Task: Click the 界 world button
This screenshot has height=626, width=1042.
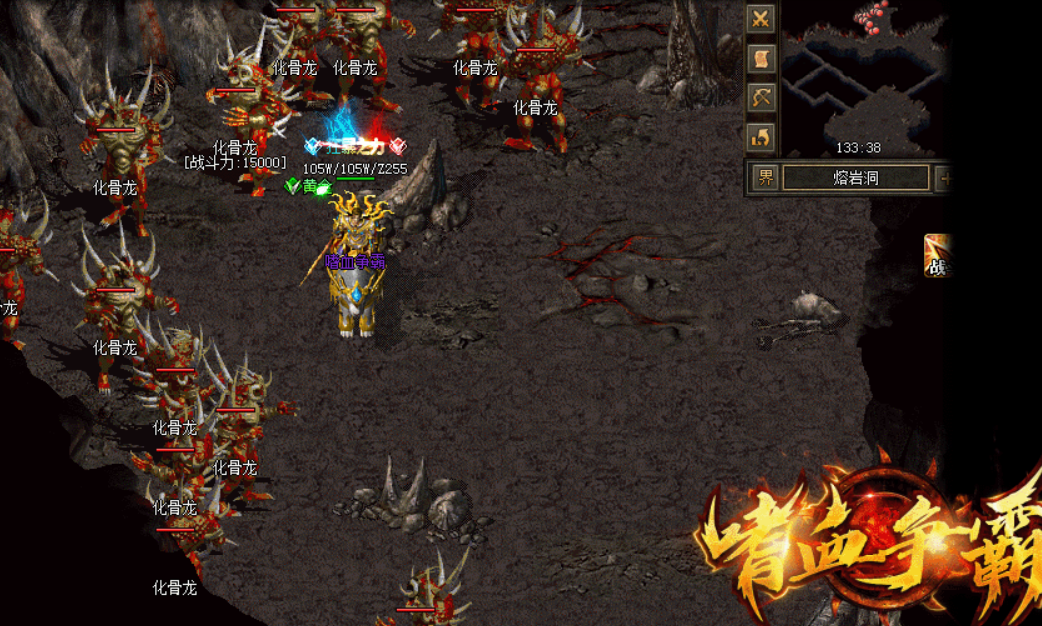Action: [765, 179]
